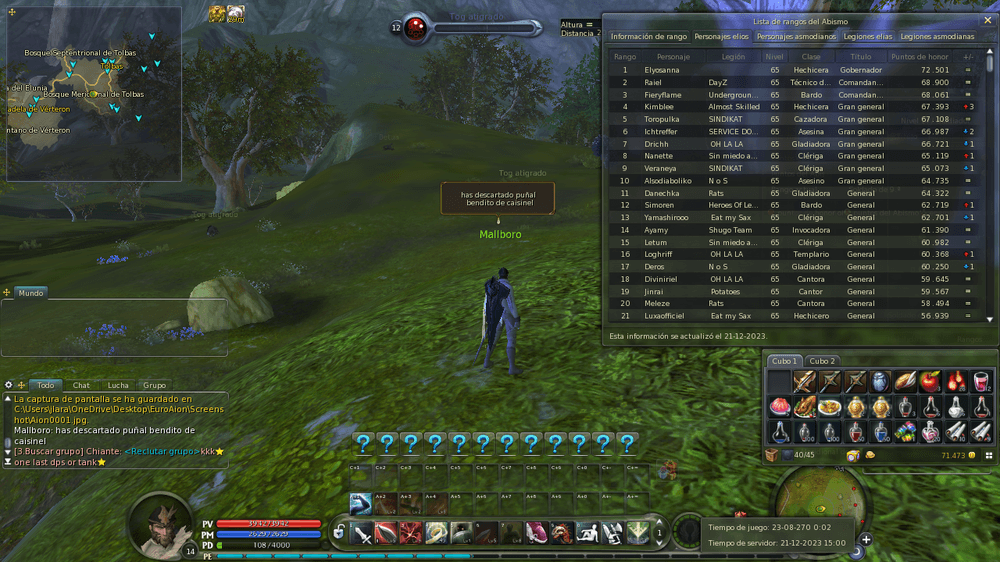
Task: Pick the rainbow candy item in inventory
Action: 904,432
